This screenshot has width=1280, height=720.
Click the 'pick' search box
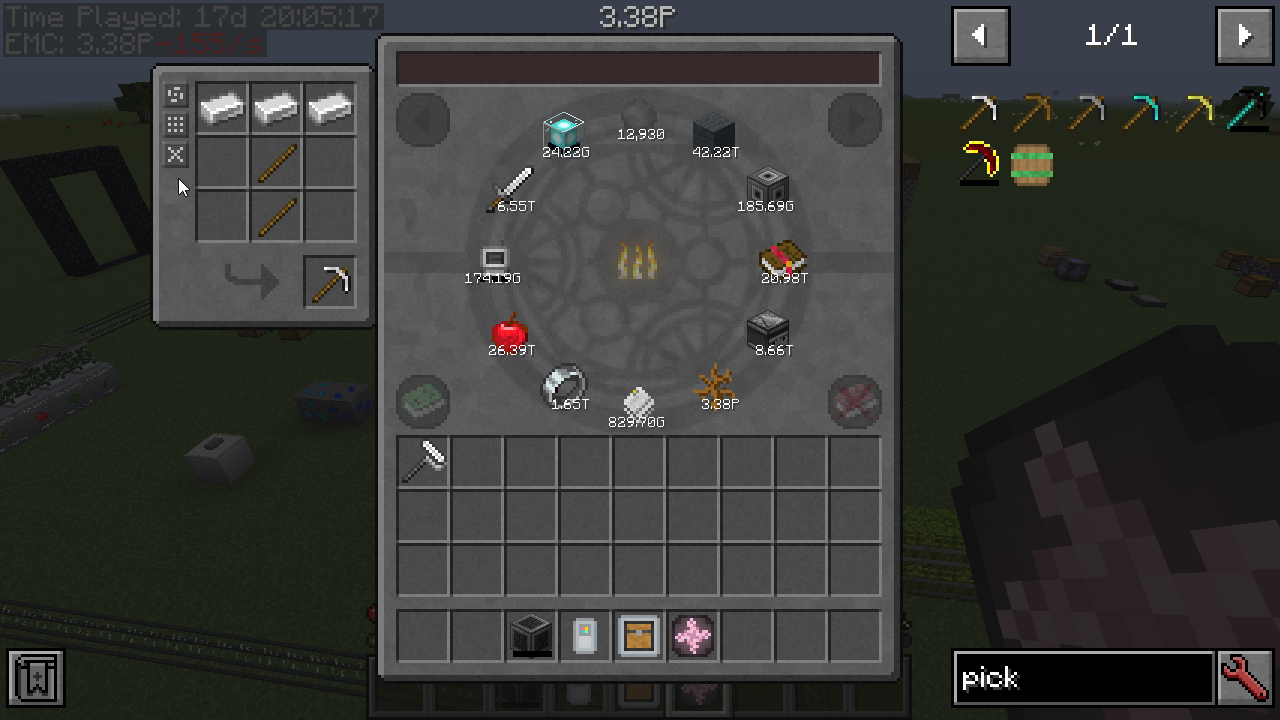(x=1083, y=678)
